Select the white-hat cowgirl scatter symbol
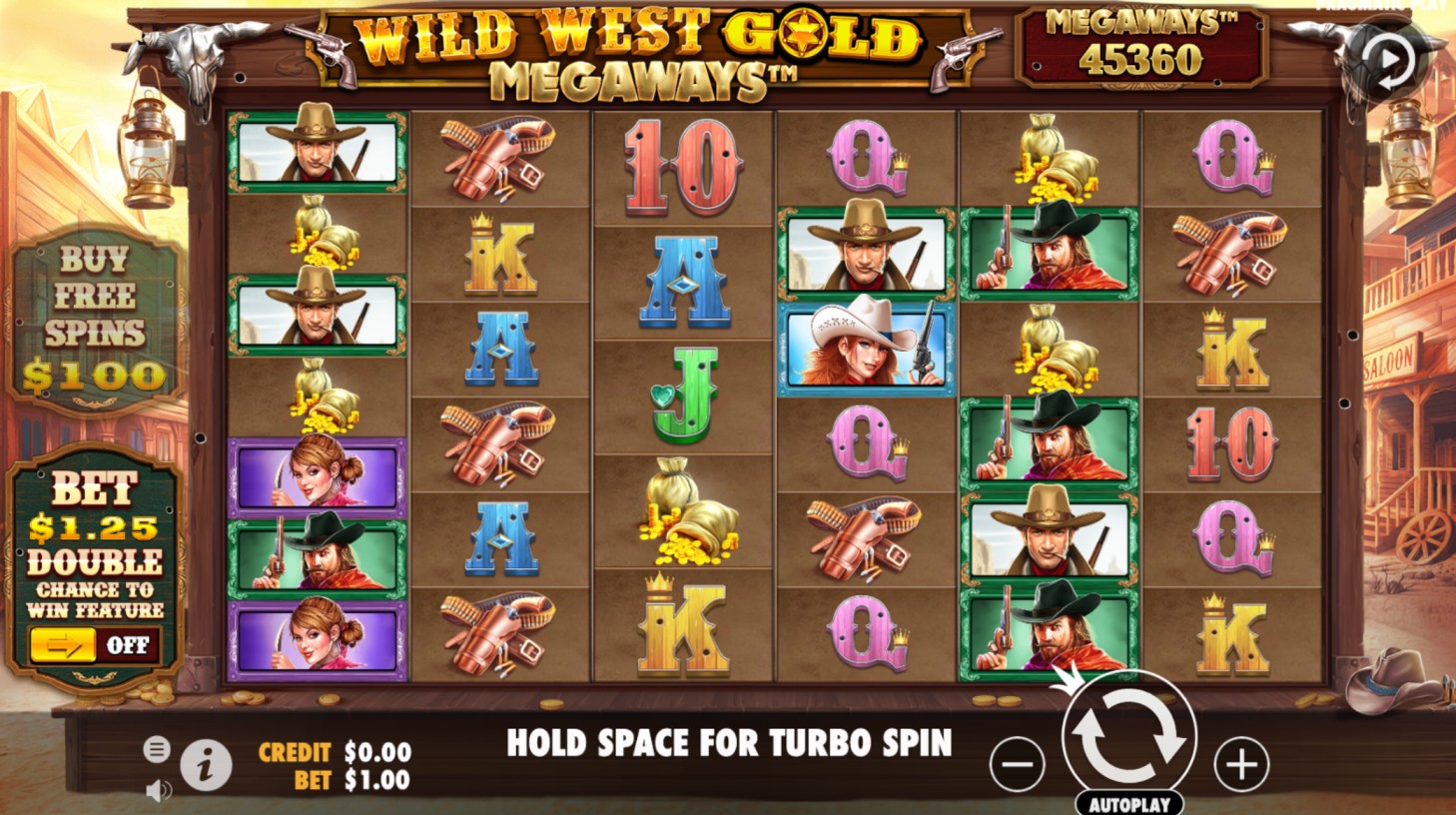Viewport: 1456px width, 815px height. coord(863,349)
